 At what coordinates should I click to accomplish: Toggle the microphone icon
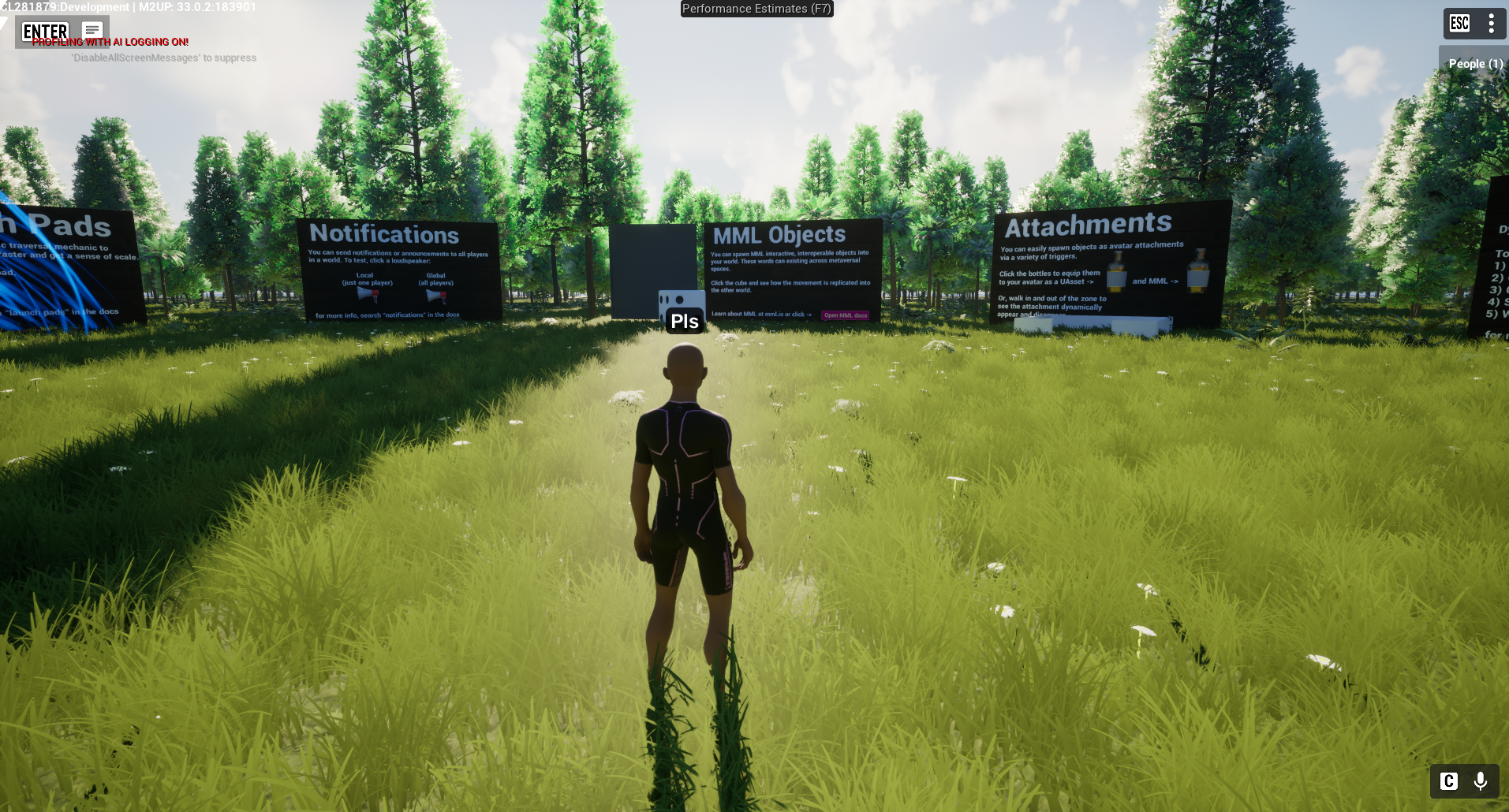(1481, 780)
